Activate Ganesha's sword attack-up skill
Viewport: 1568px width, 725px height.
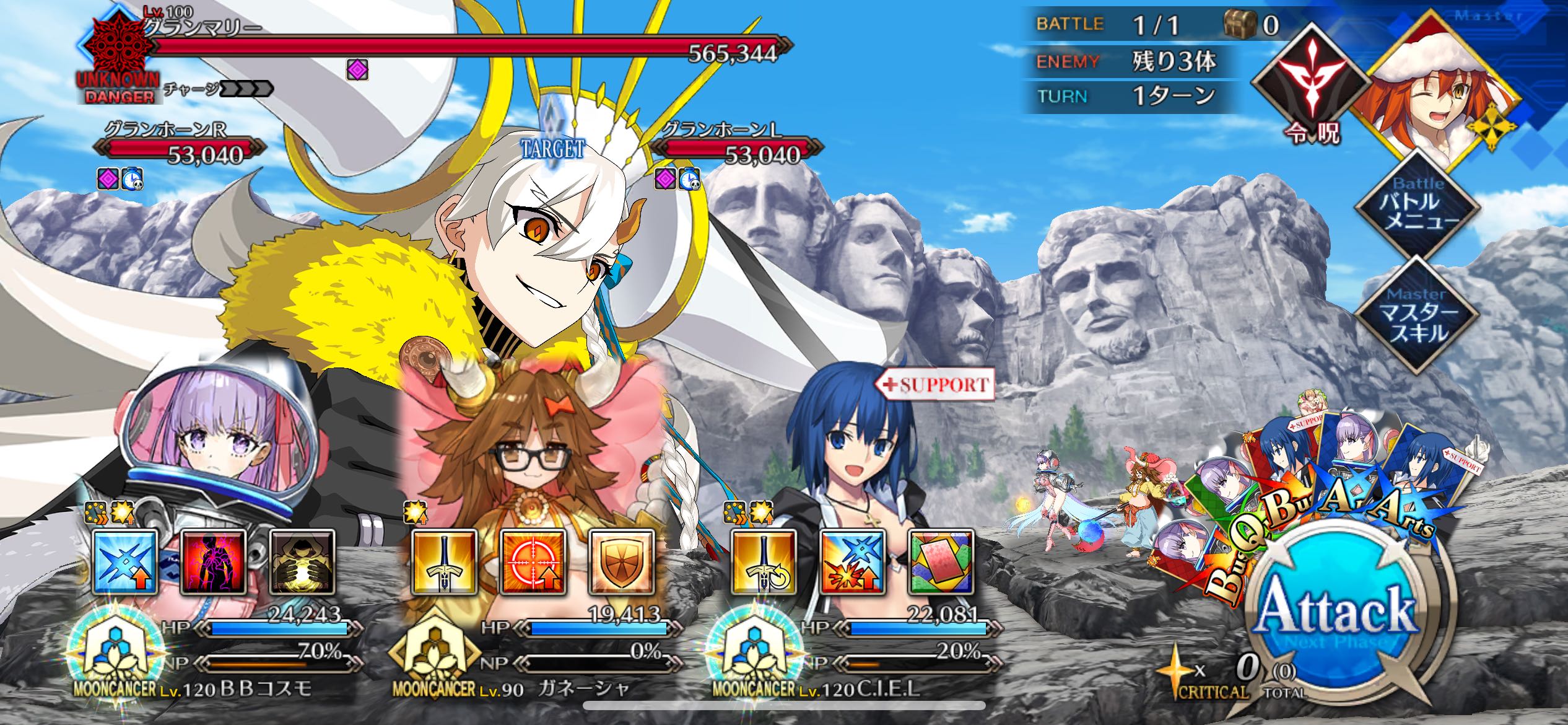(445, 562)
